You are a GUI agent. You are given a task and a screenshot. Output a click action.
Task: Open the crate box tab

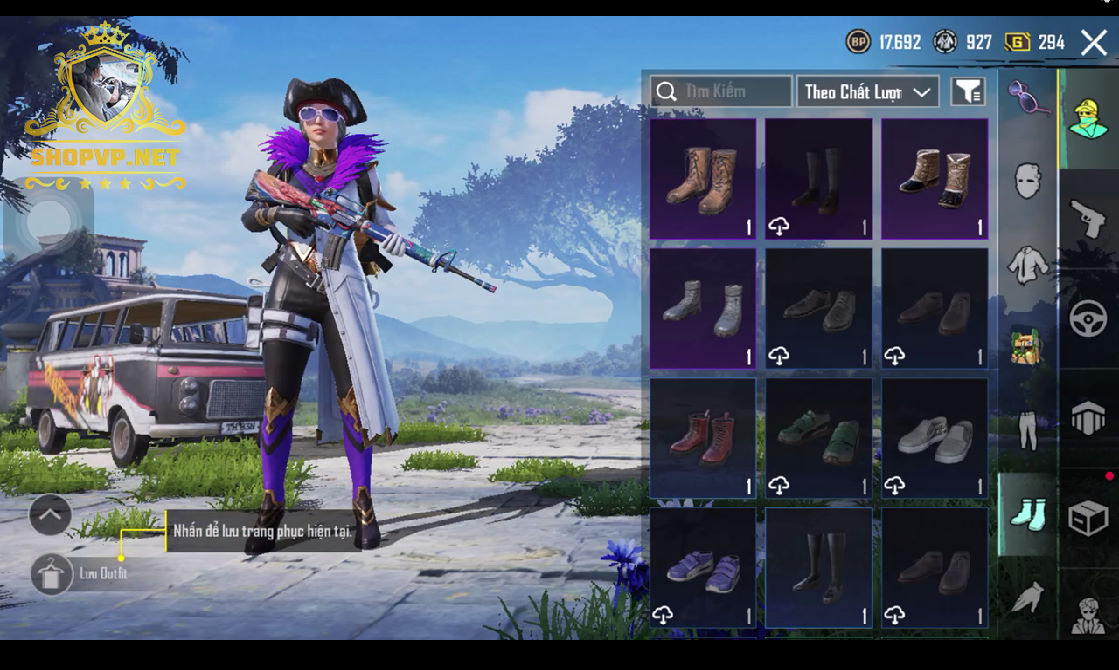[1088, 519]
